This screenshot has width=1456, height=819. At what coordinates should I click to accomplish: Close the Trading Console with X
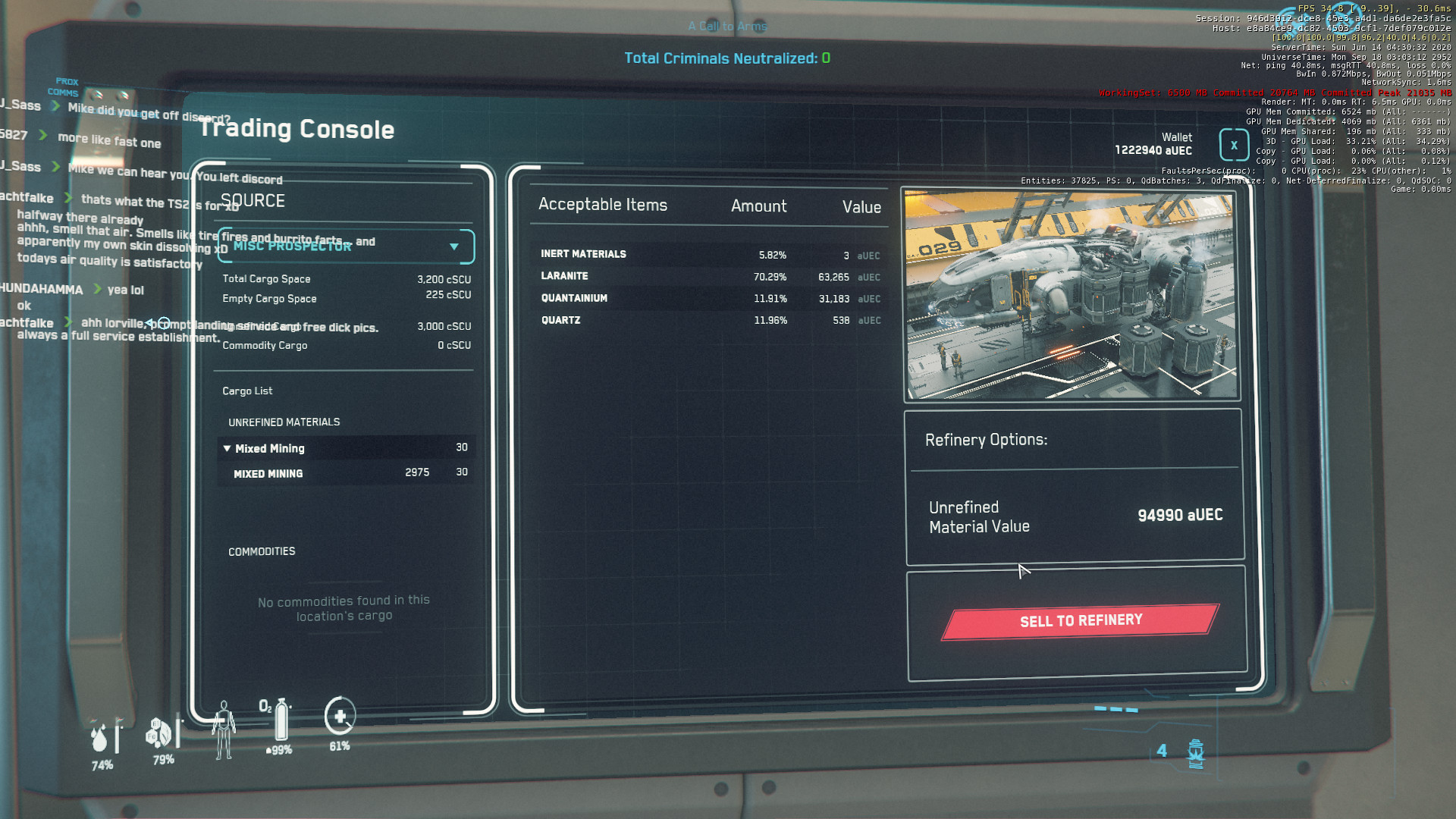point(1234,146)
